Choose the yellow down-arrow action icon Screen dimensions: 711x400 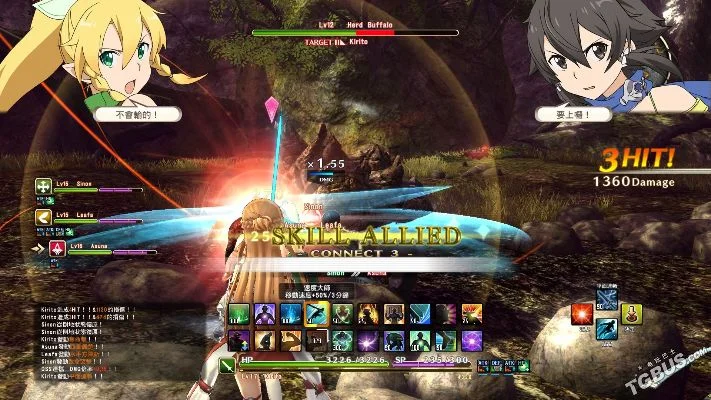point(631,315)
